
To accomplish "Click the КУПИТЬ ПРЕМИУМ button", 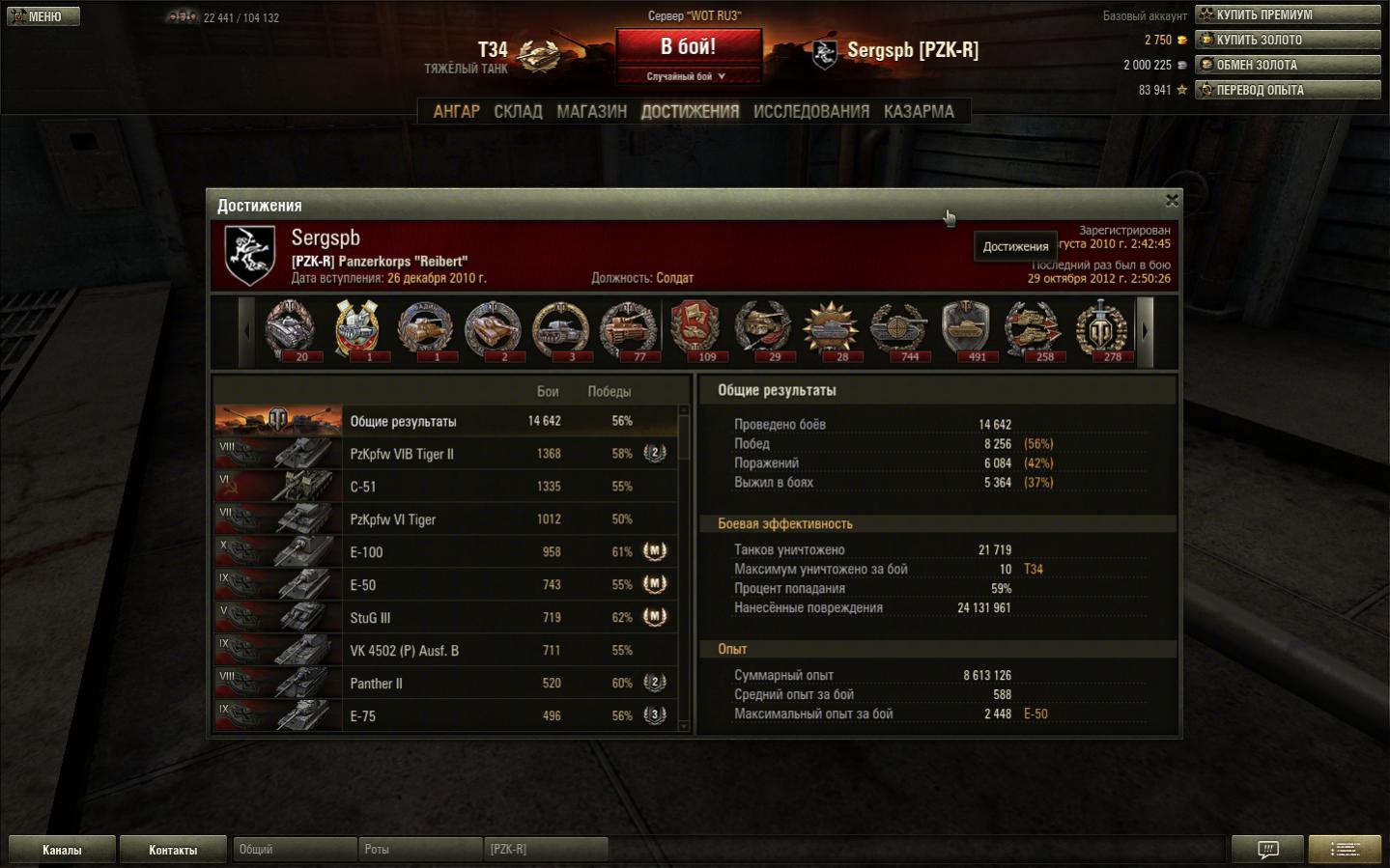I will (x=1287, y=14).
